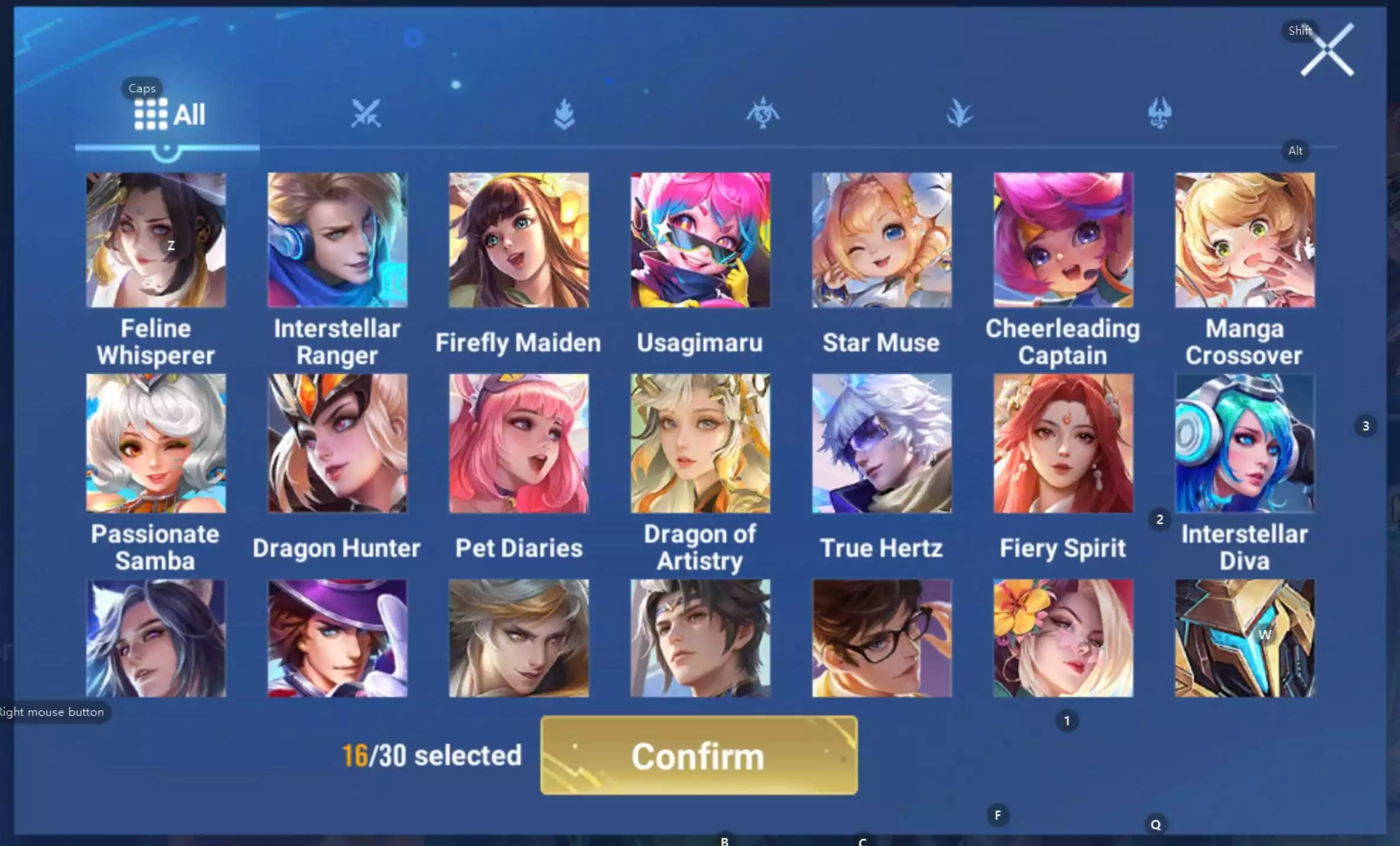Toggle selection of the Usagimaru skin
1400x846 pixels.
click(700, 241)
